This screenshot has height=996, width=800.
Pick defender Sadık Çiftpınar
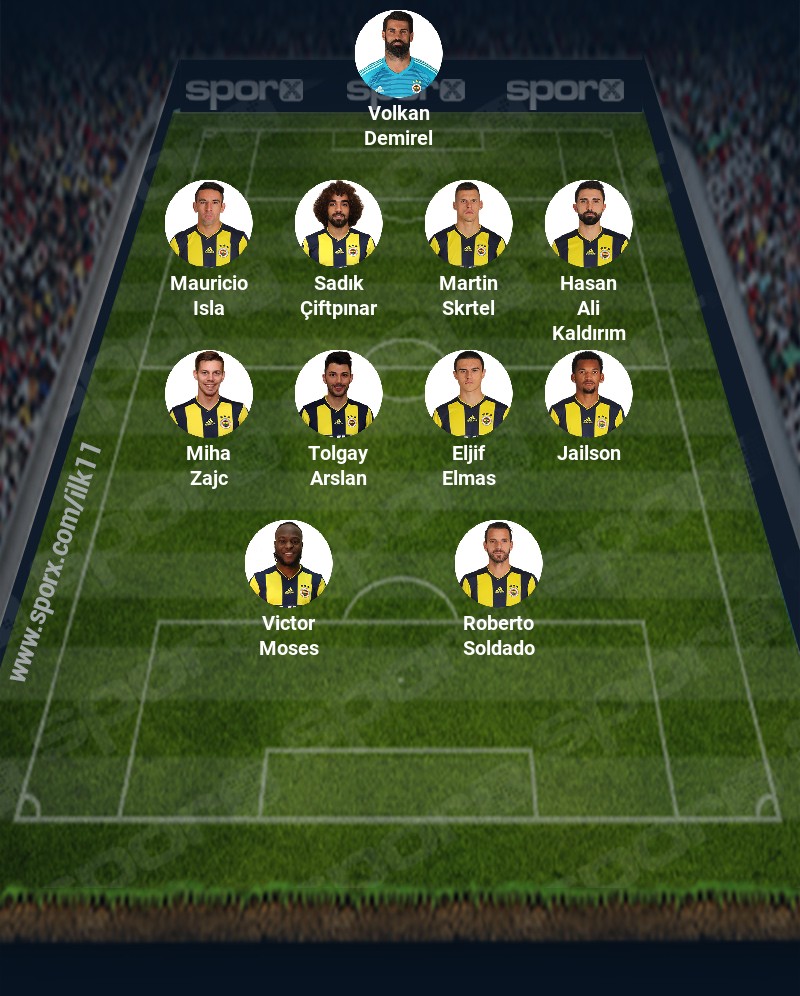tap(338, 224)
